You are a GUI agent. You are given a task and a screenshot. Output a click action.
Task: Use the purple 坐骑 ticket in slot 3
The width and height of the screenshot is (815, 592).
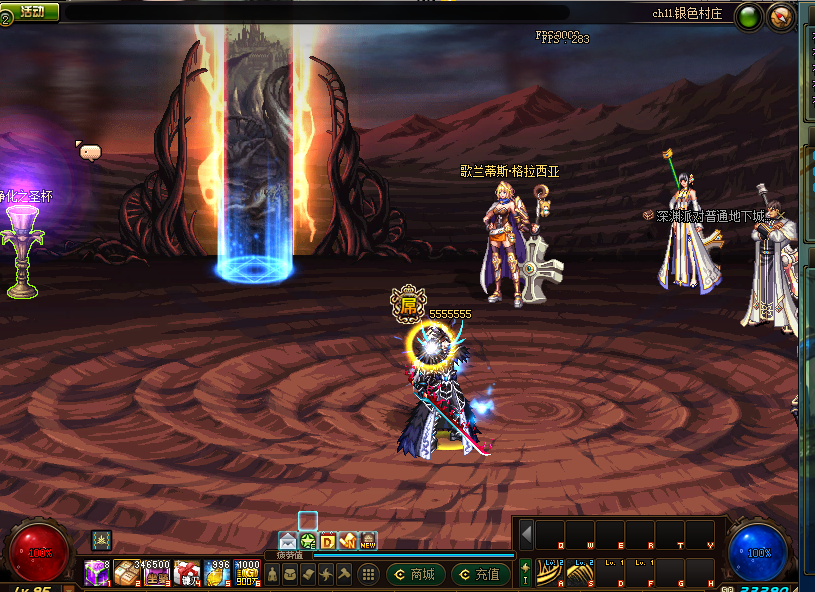coord(157,573)
